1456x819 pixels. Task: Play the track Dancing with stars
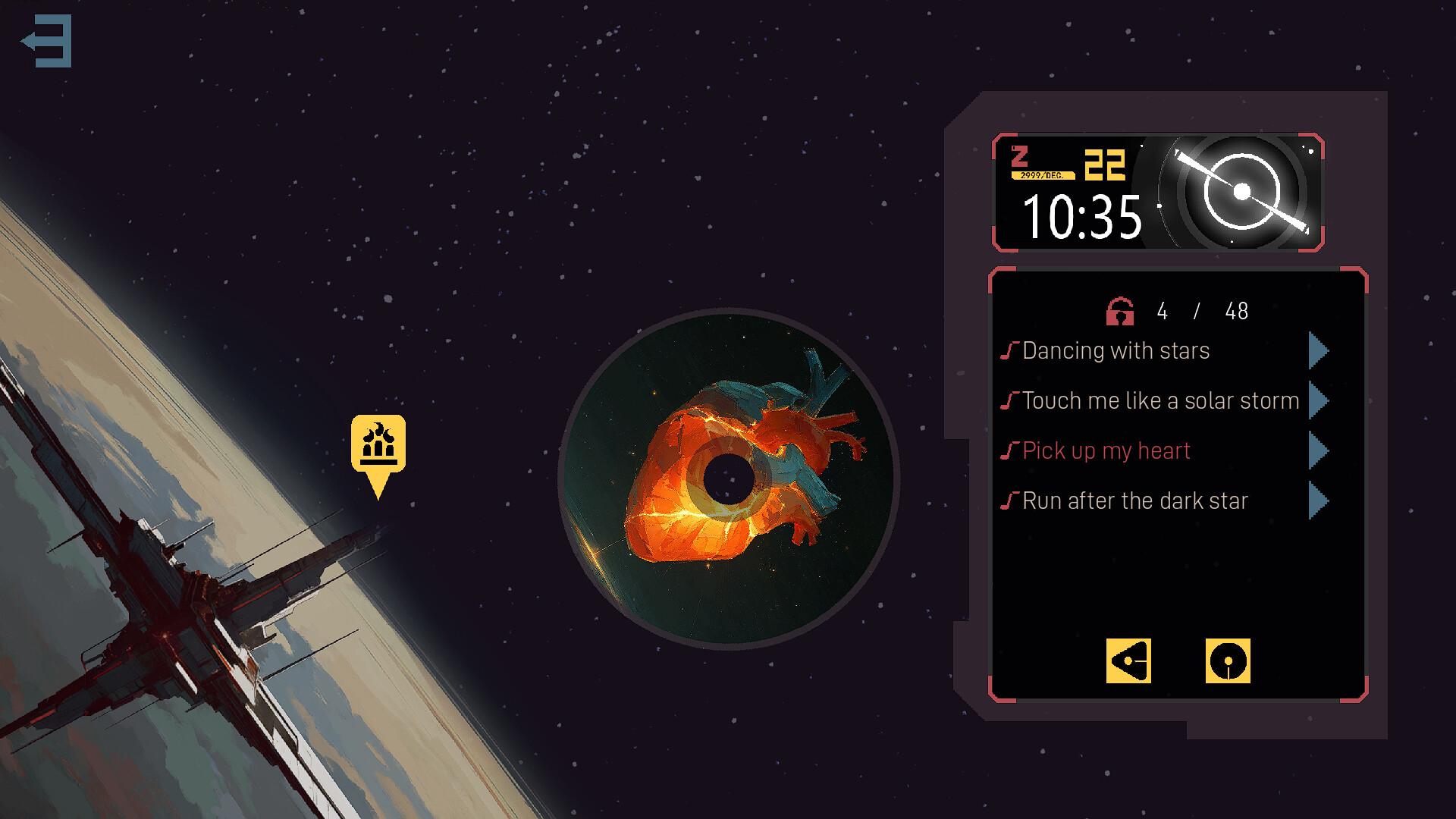(1318, 350)
